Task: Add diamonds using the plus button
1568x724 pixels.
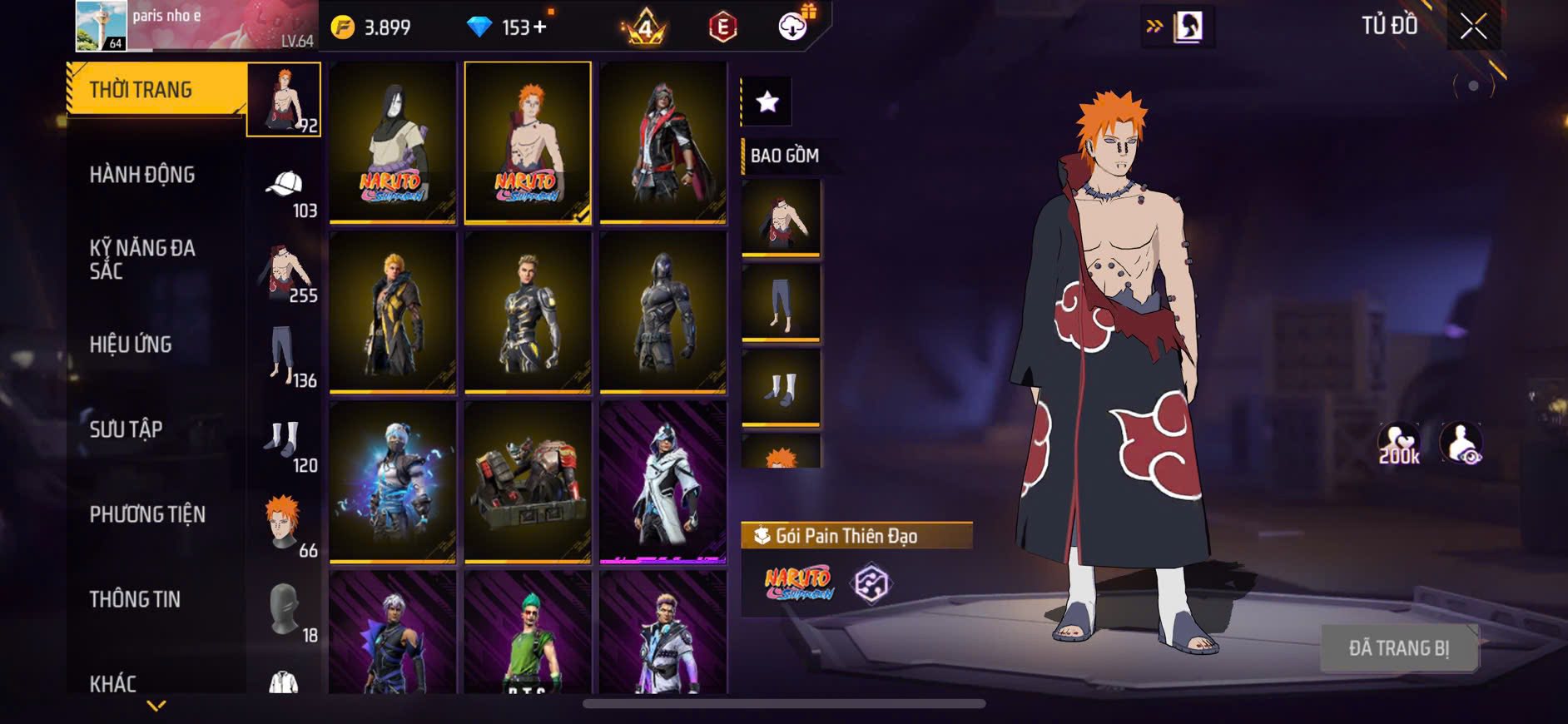Action: click(540, 27)
